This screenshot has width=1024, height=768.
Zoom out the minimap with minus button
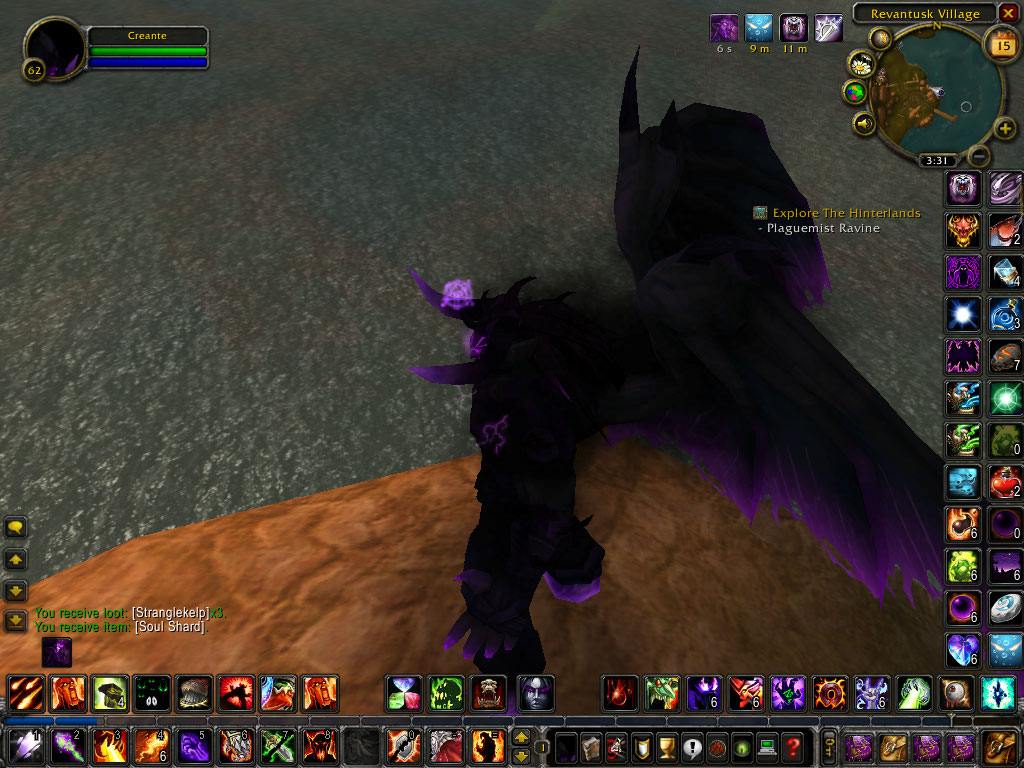[980, 156]
